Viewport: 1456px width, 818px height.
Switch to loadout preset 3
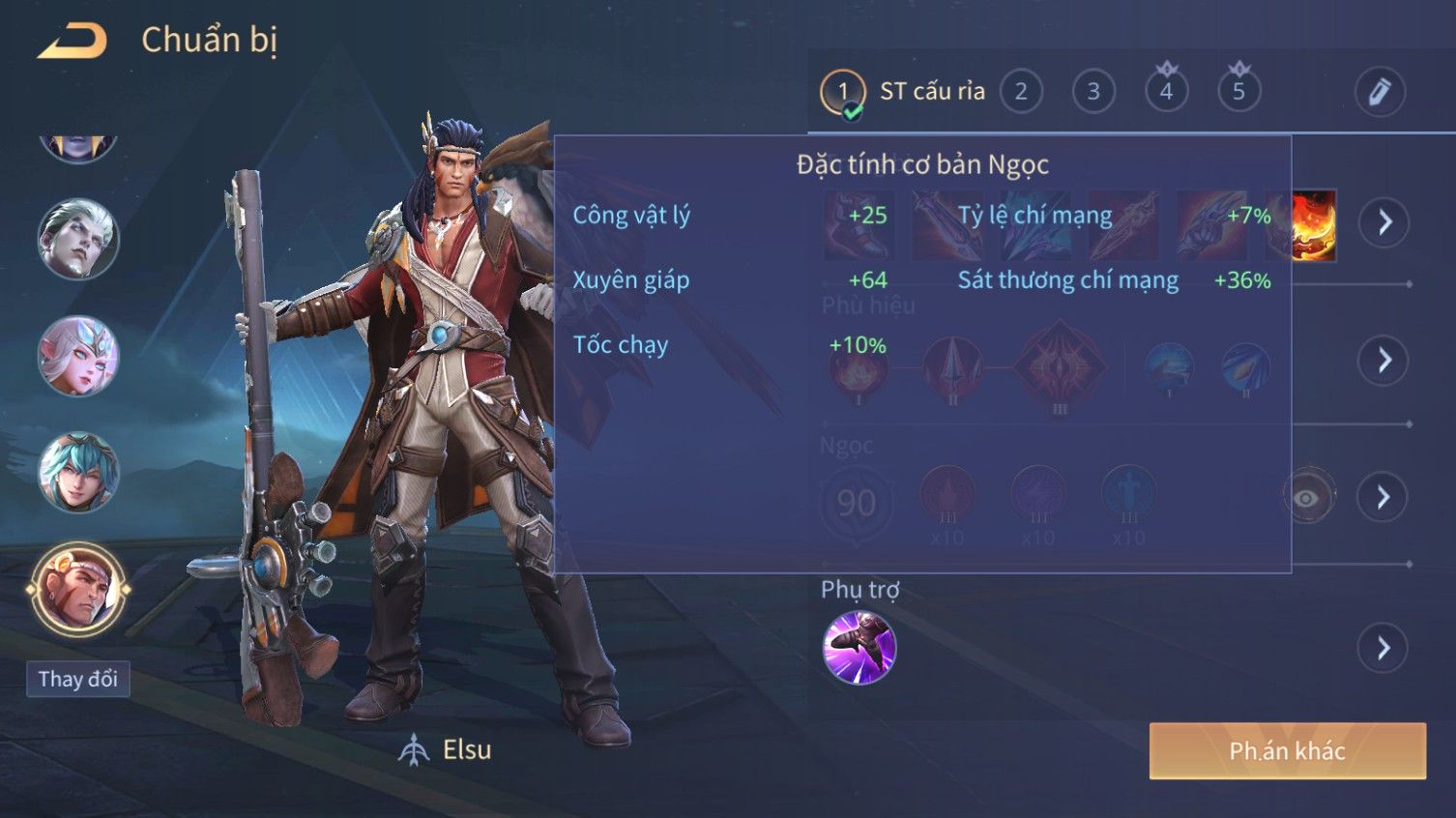click(1093, 92)
